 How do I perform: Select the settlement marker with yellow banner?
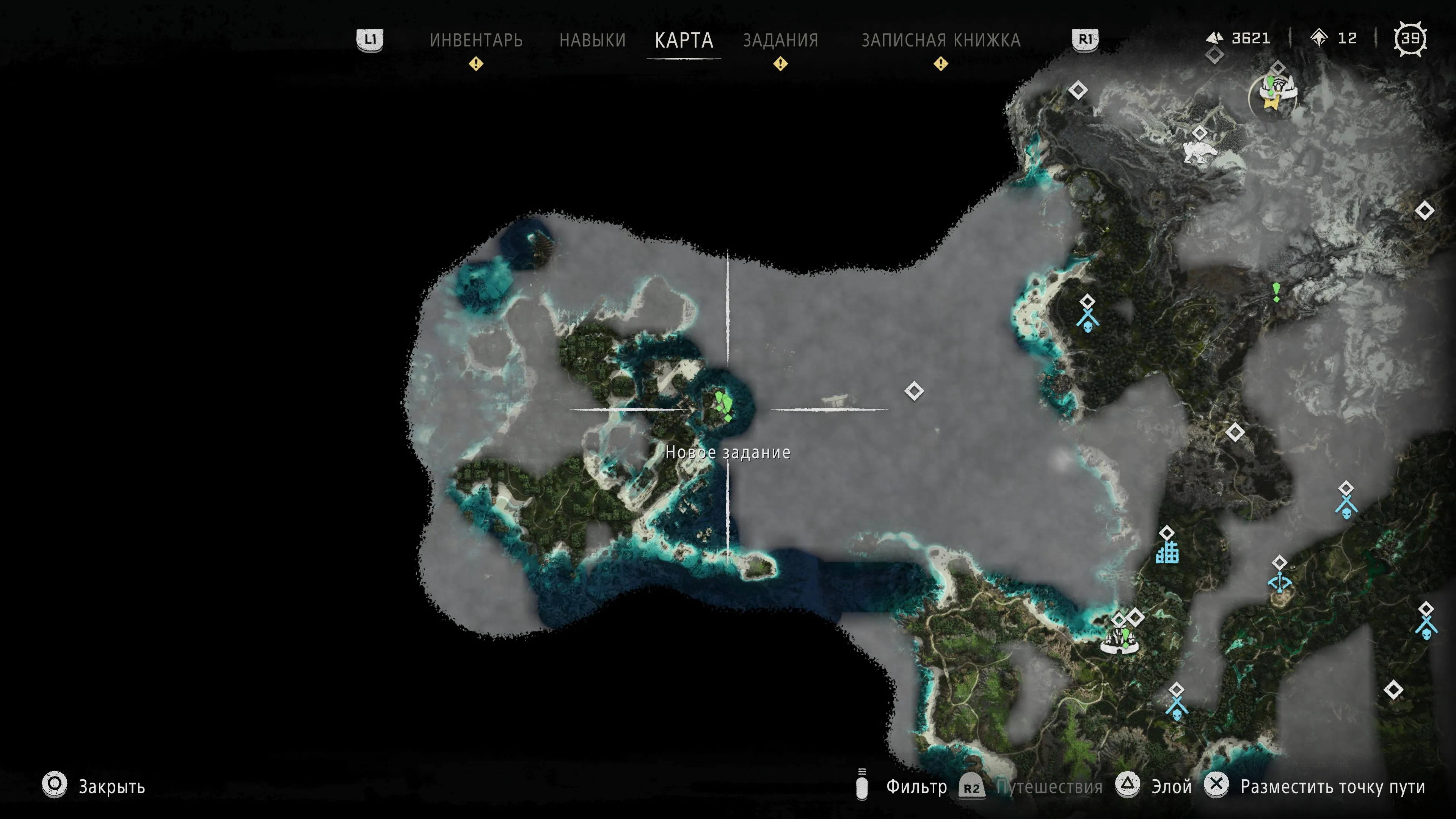tap(1274, 93)
